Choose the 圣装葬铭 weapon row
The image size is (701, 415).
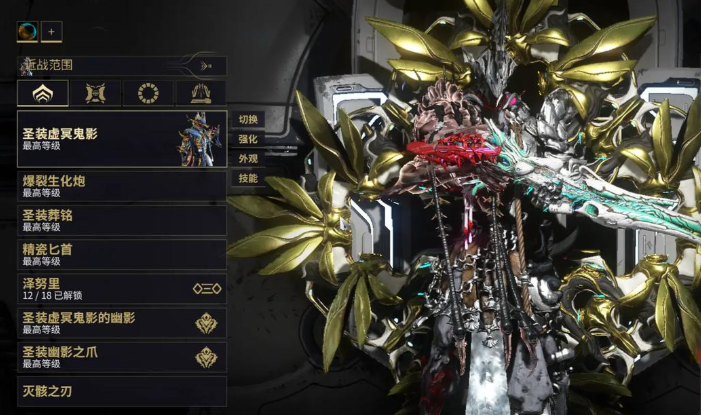coord(120,220)
